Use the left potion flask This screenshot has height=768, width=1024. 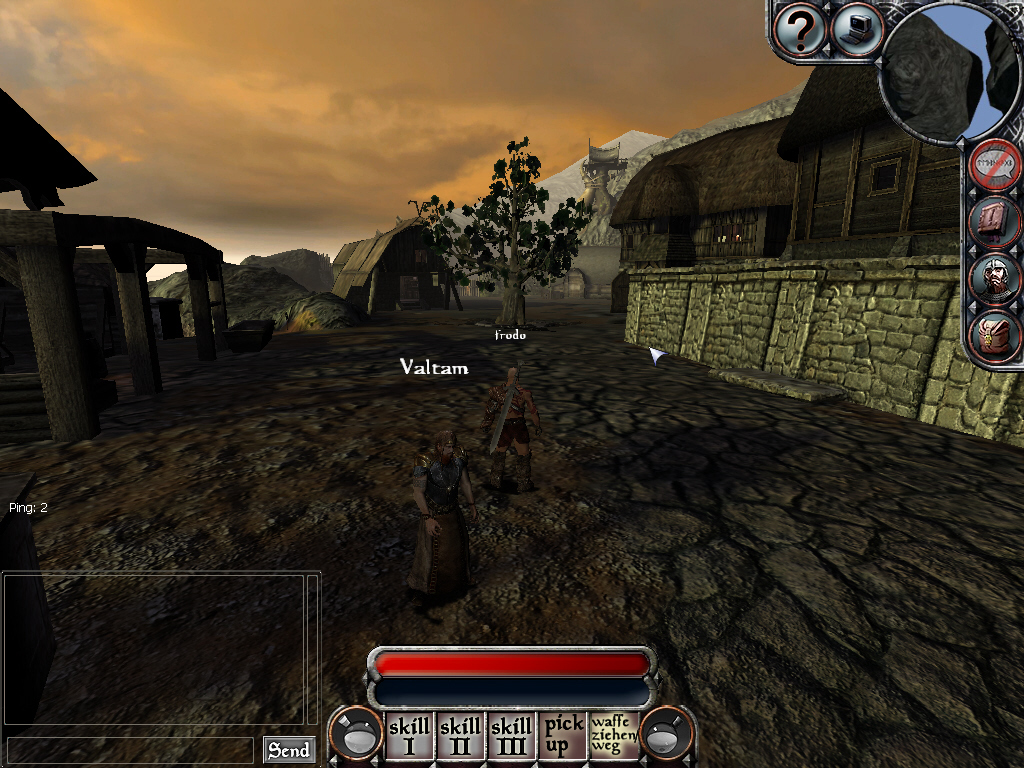click(357, 737)
